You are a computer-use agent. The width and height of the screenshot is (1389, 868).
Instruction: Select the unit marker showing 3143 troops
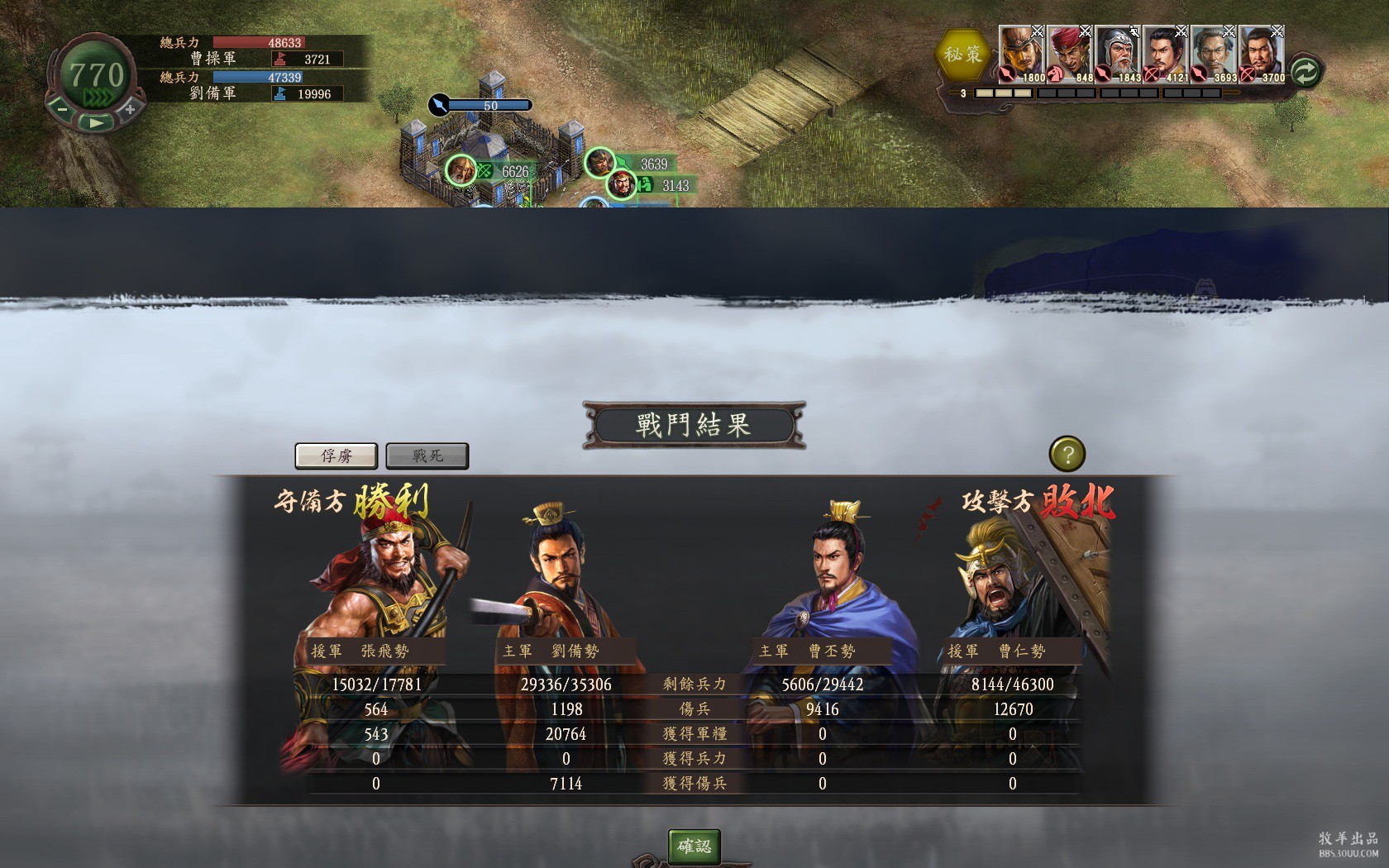[x=622, y=184]
